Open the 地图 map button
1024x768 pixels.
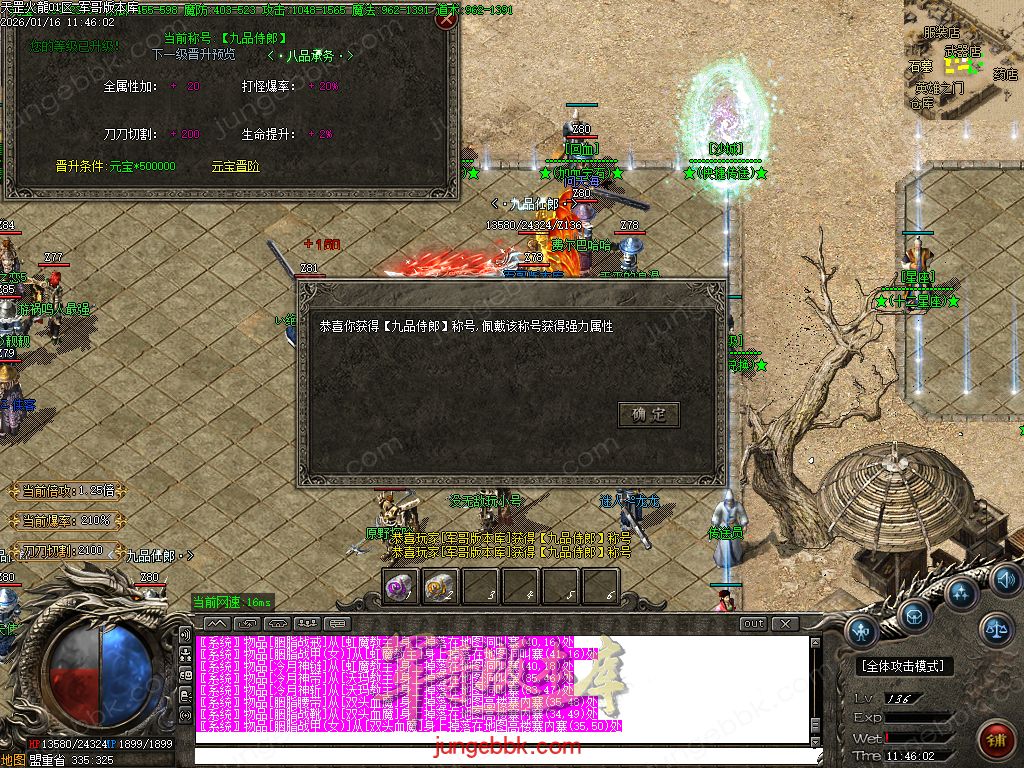[x=14, y=760]
